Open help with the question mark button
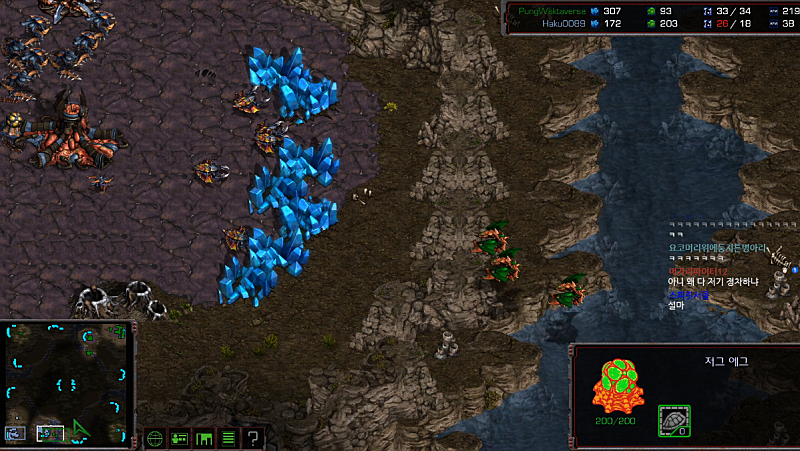800x451 pixels. point(254,437)
